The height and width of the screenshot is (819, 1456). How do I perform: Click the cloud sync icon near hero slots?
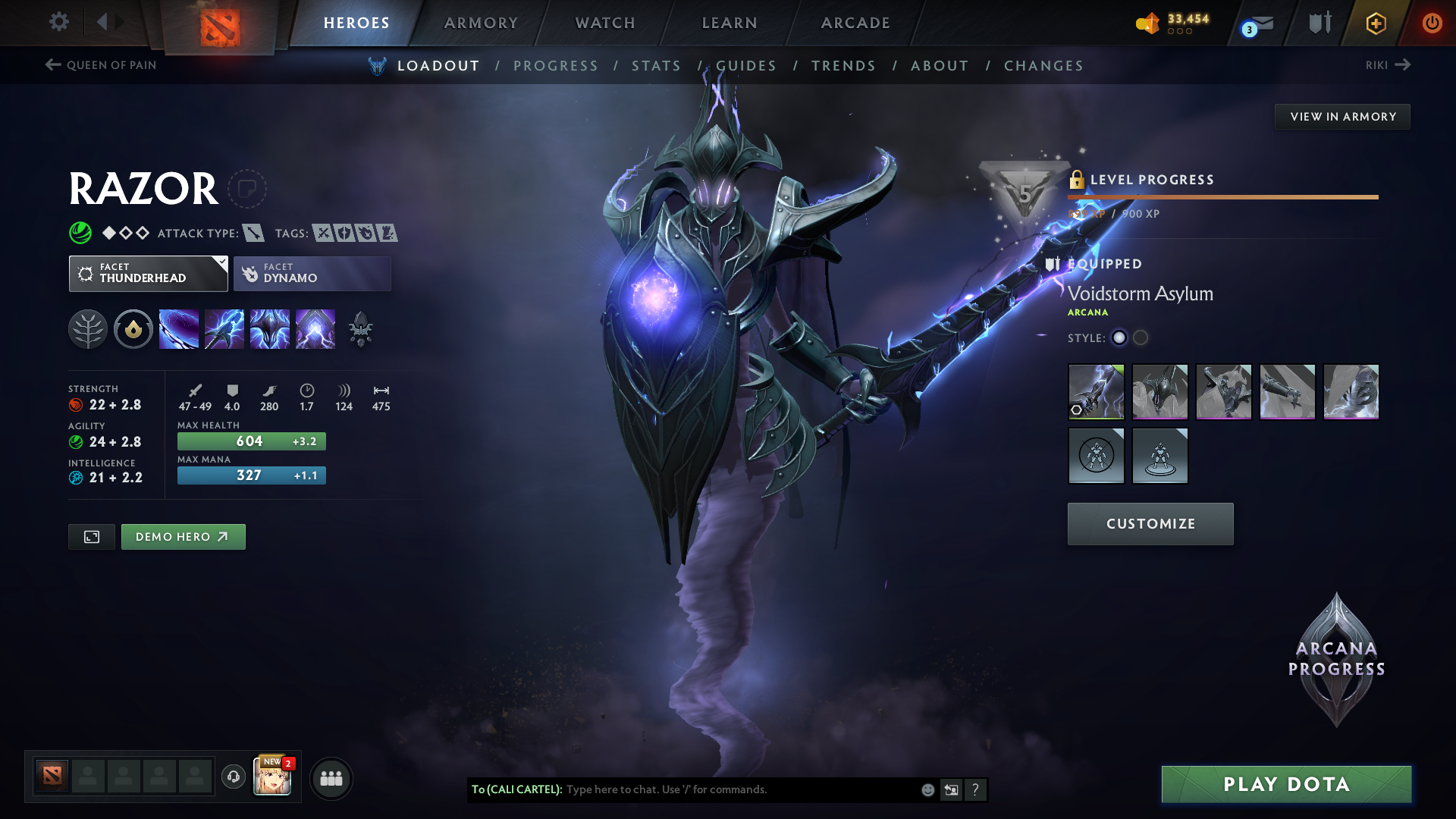(233, 777)
